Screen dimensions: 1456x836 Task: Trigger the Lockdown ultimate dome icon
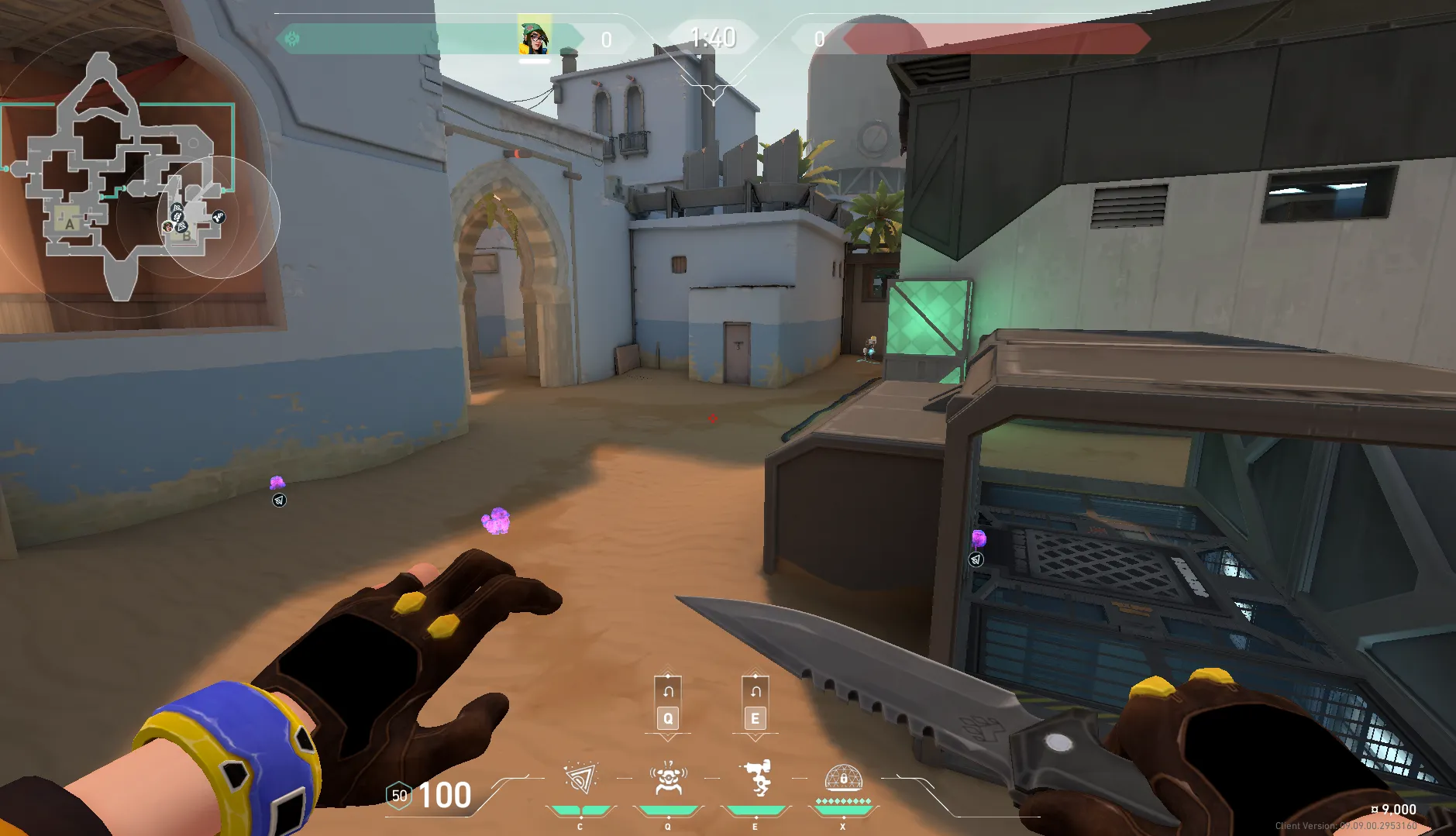[x=843, y=777]
